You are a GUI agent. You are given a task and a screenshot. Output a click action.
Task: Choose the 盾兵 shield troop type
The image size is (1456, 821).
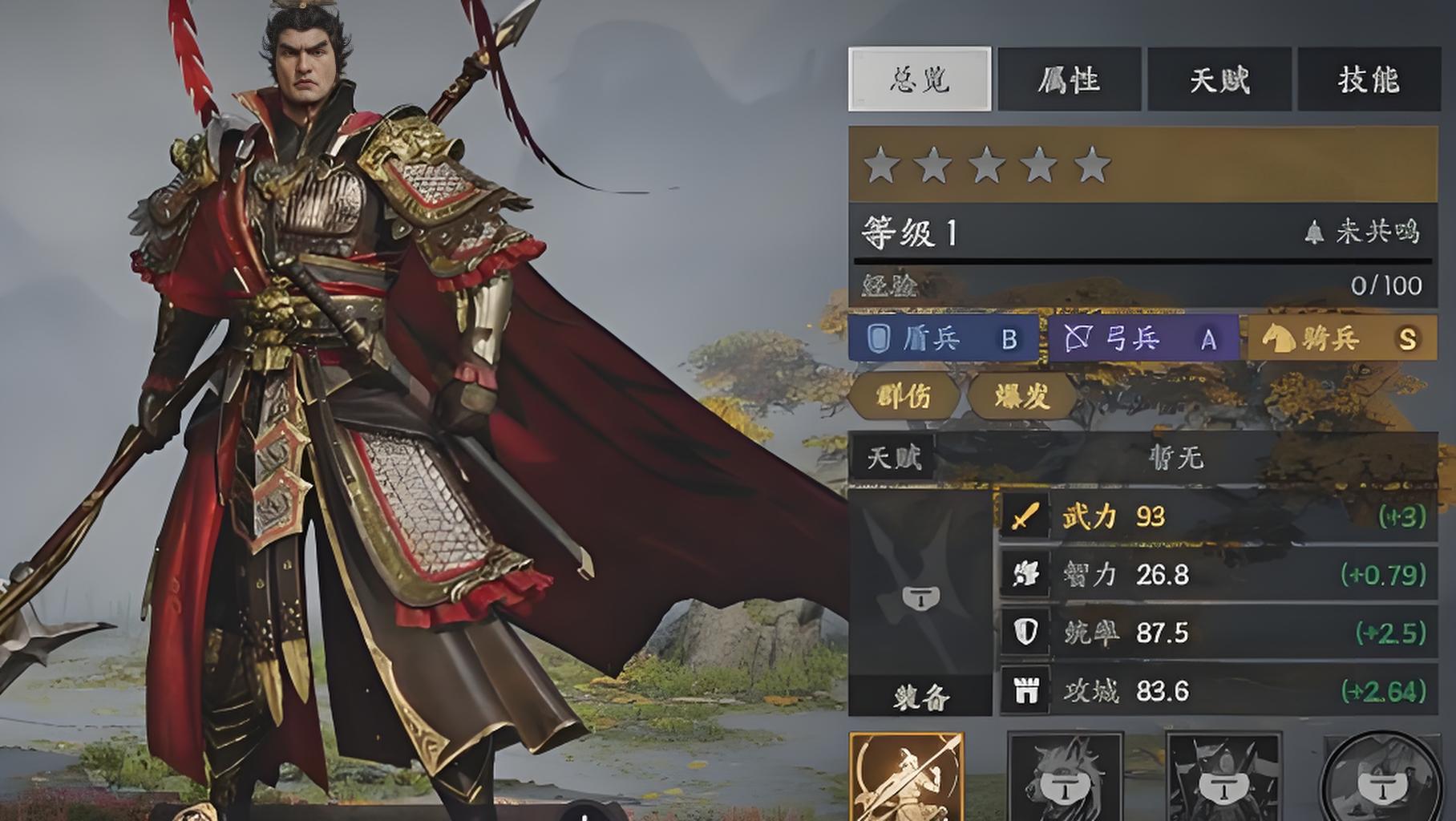(943, 339)
